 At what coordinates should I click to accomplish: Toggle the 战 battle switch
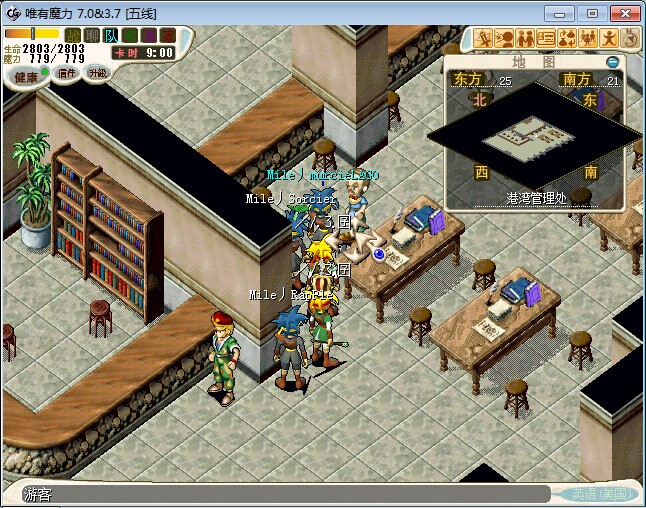click(x=72, y=35)
